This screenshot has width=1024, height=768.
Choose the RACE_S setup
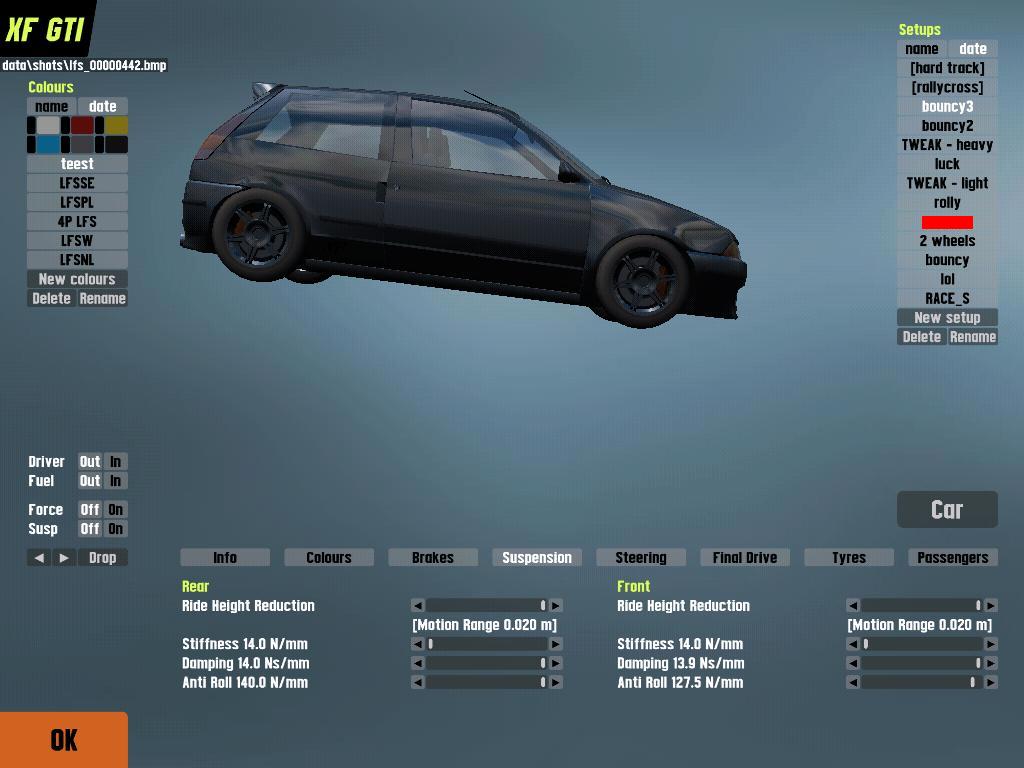tap(947, 298)
